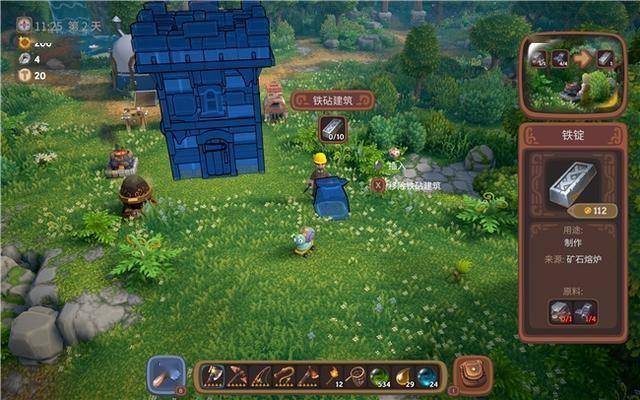Image resolution: width=640 pixels, height=400 pixels.
Task: Open the hammer build tool
Action: tap(166, 374)
